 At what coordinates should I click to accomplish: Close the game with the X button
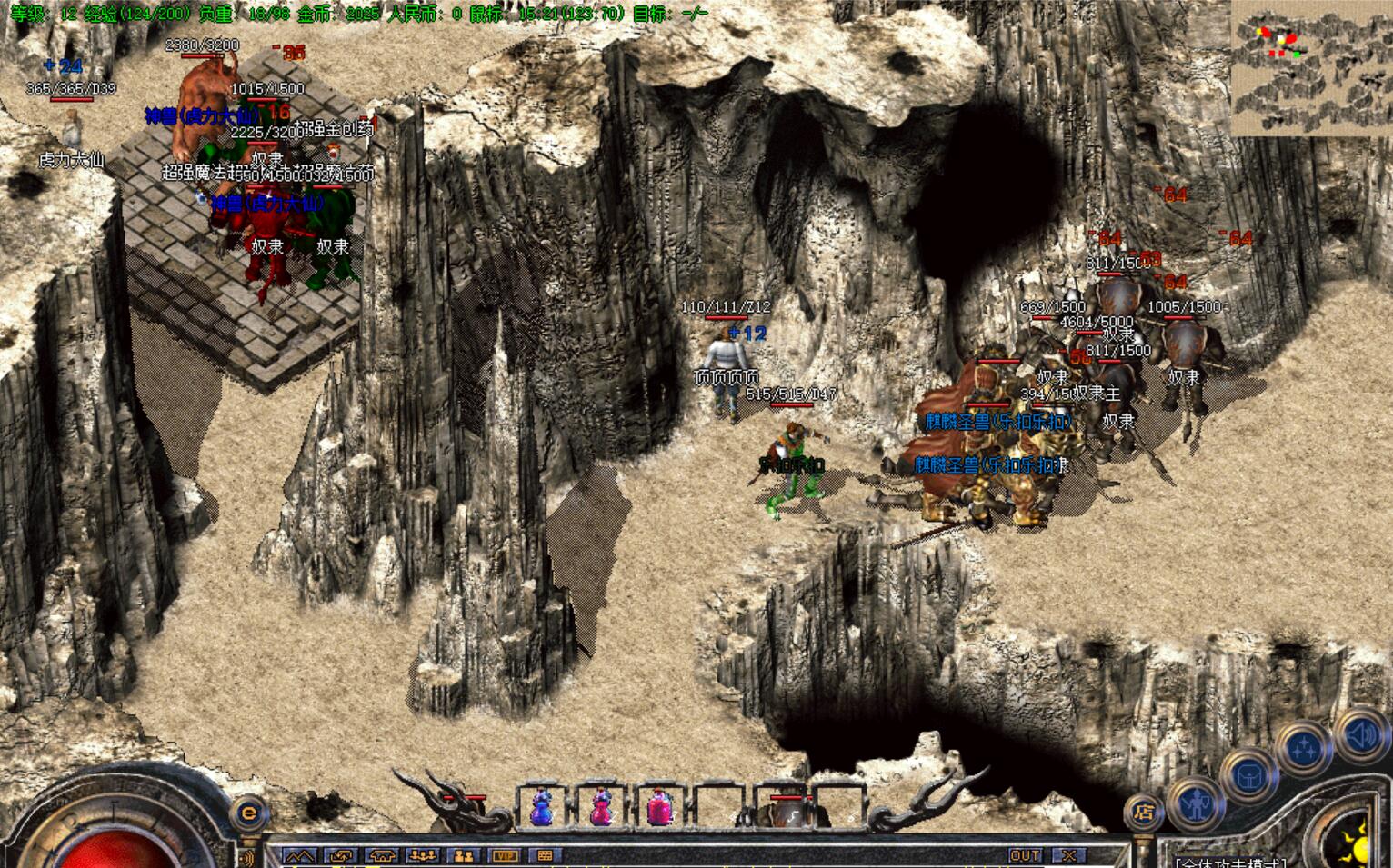click(x=1069, y=855)
